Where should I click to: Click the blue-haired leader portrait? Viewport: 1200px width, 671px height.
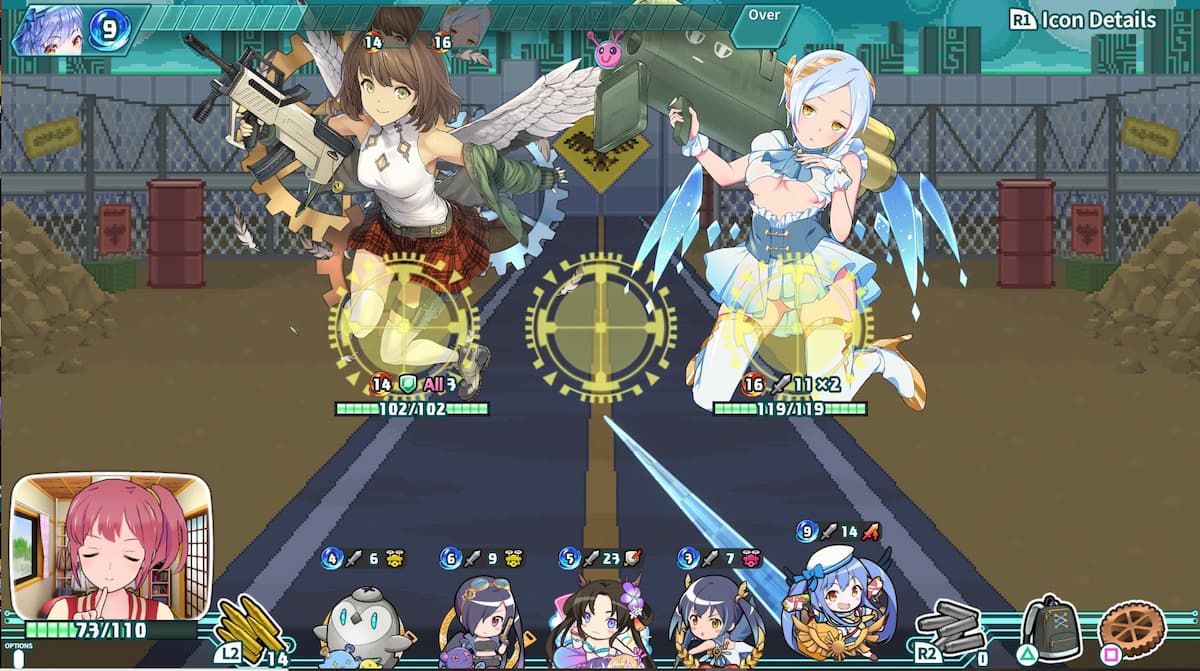coord(48,29)
